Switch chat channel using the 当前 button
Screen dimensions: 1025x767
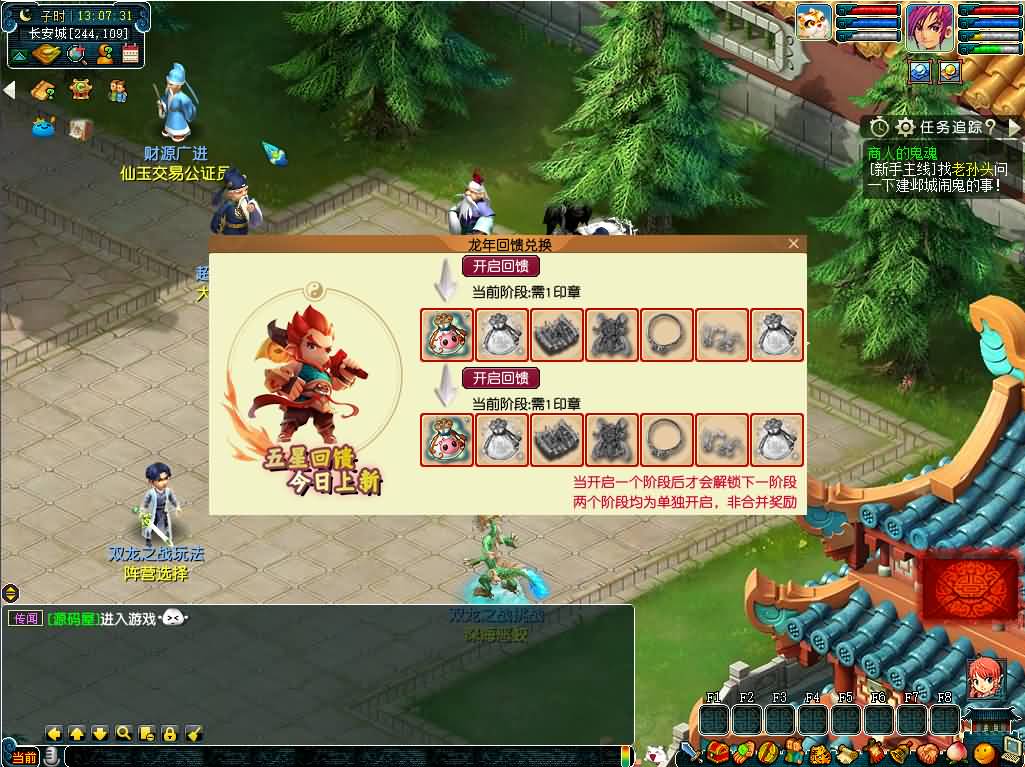24,757
